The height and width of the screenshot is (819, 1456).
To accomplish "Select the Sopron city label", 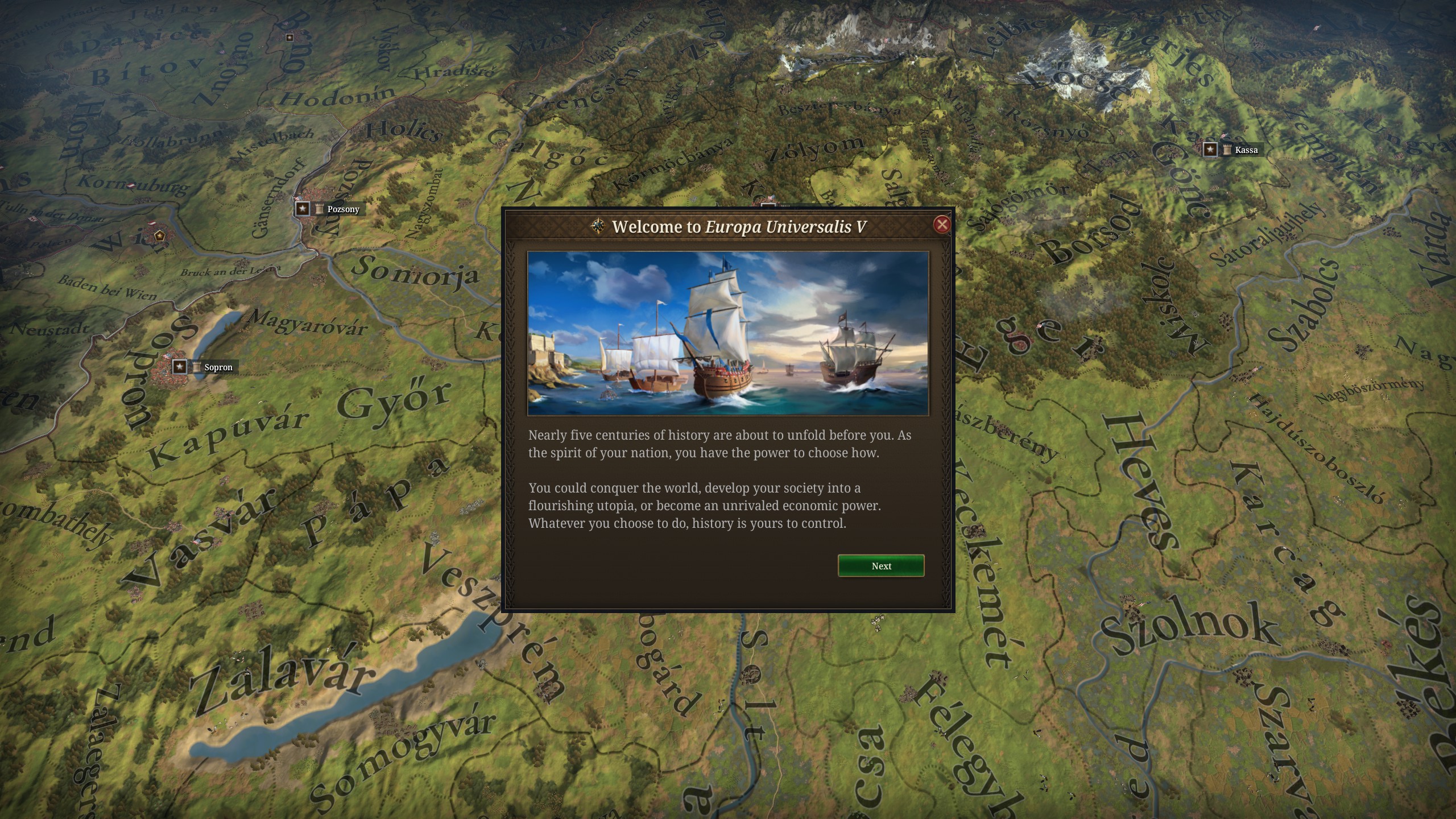I will pyautogui.click(x=218, y=367).
